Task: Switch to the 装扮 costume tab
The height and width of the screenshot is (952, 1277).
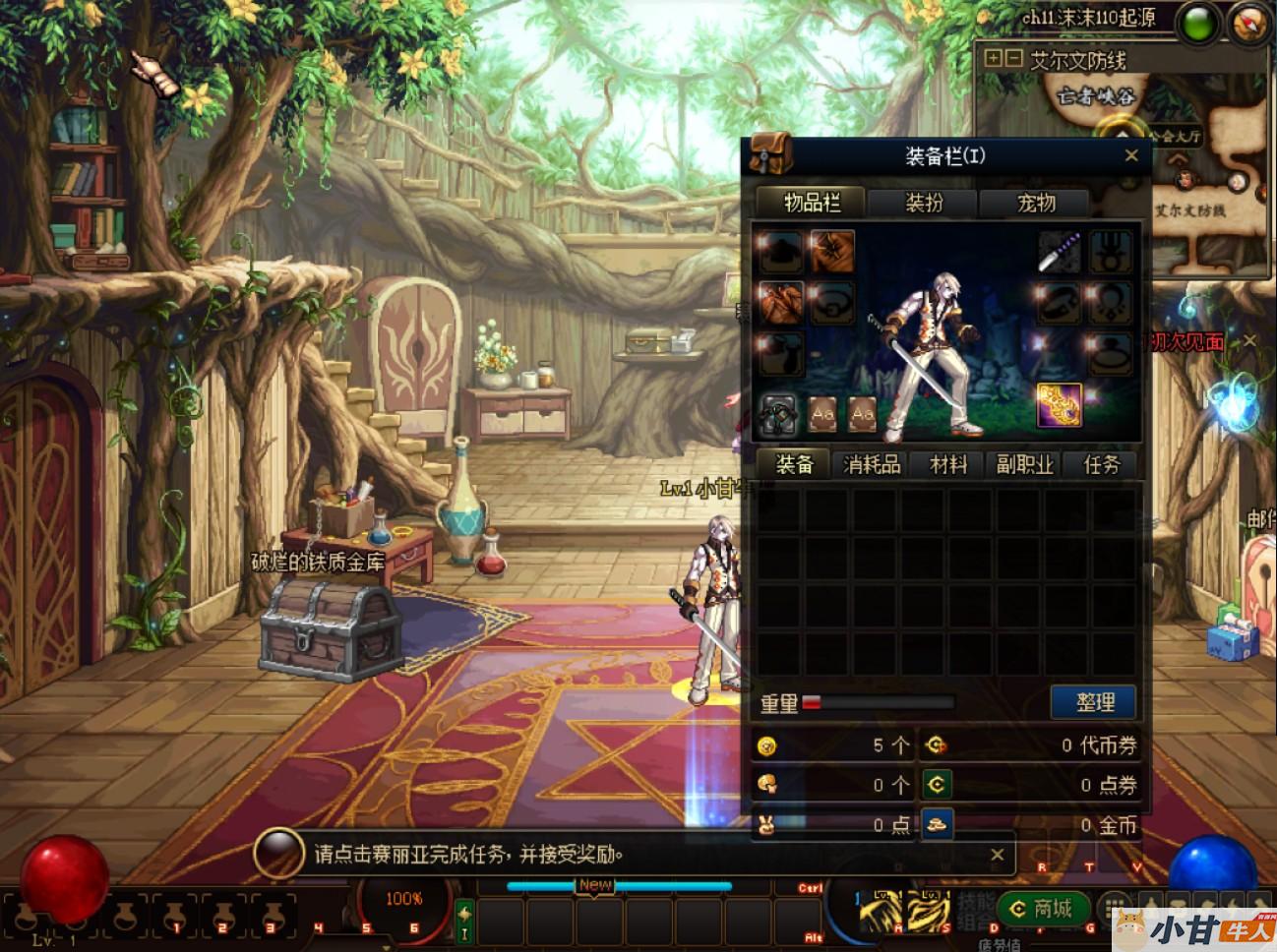Action: [924, 203]
